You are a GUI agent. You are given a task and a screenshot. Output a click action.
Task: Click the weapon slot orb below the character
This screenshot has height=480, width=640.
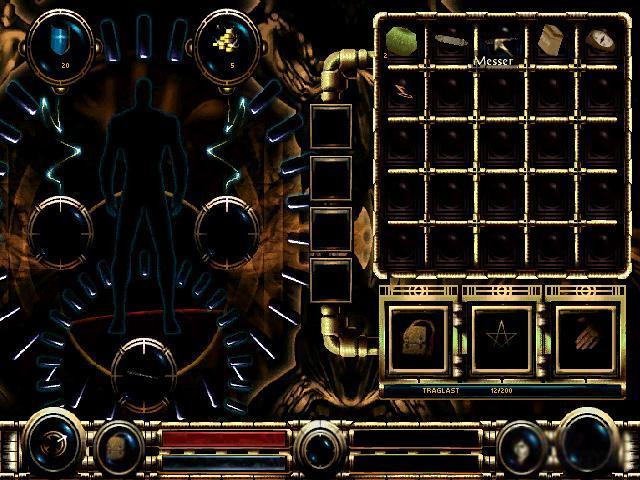pyautogui.click(x=146, y=370)
